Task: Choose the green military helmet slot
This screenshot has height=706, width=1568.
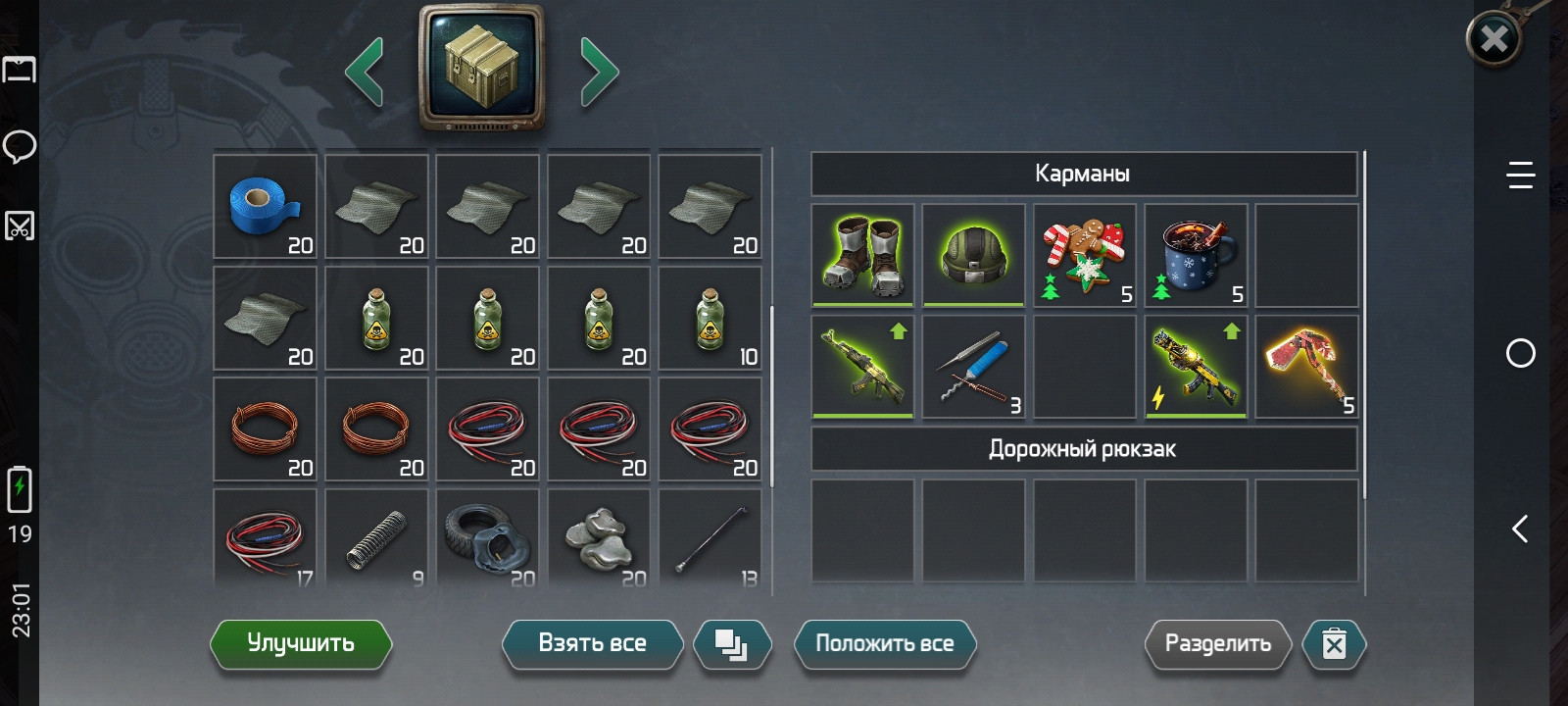Action: click(x=974, y=255)
